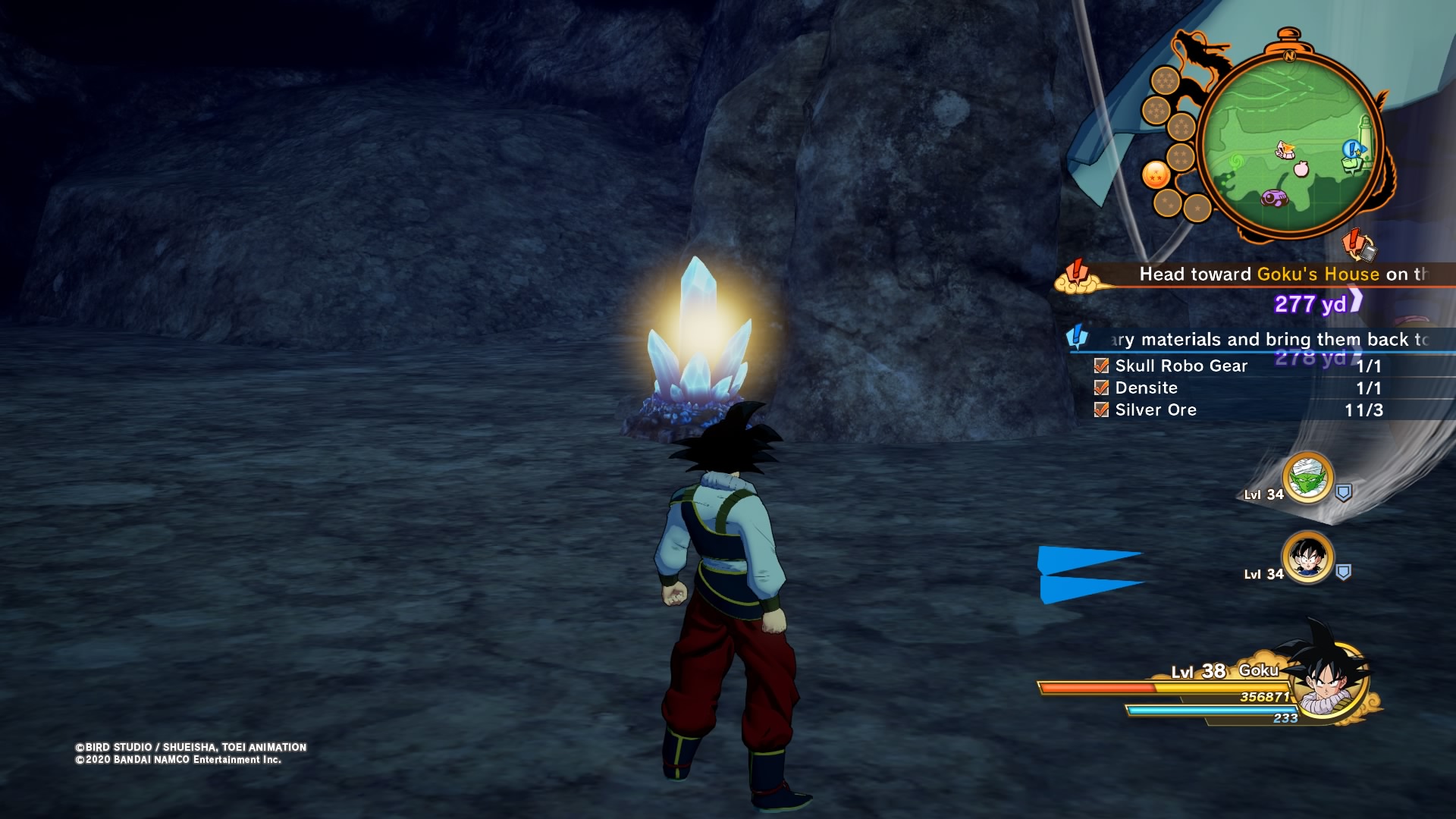
Task: Click the red notification icon below the minimap
Action: (1357, 243)
